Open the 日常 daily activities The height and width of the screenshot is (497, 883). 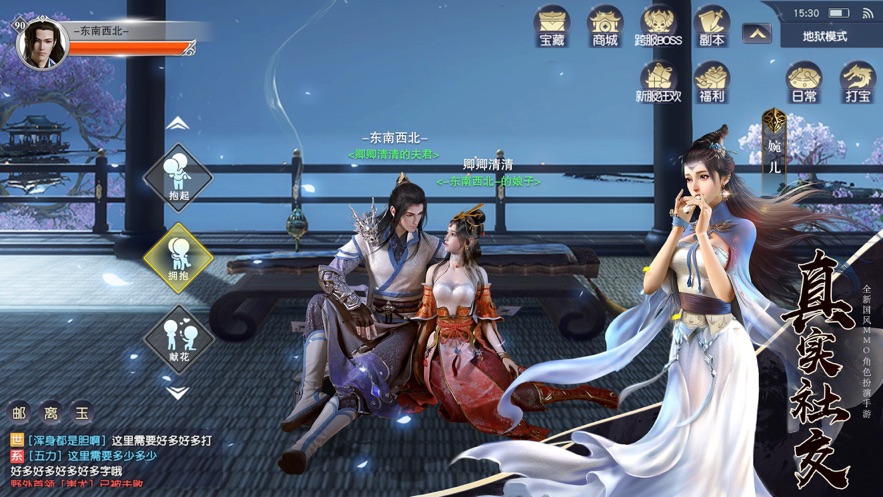click(804, 82)
